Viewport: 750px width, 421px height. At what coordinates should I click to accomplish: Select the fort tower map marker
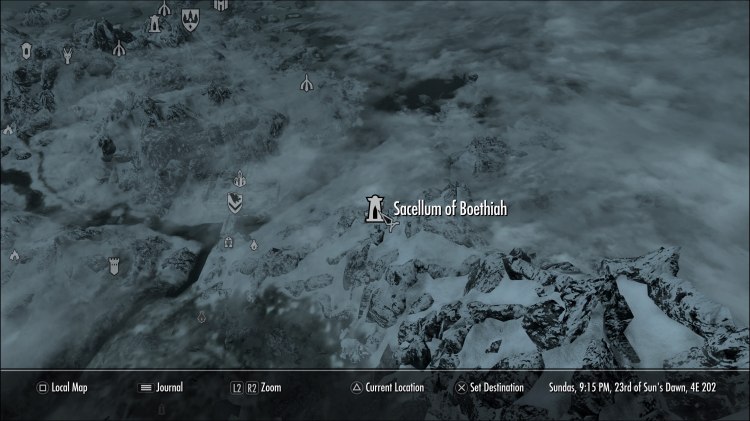pos(114,264)
